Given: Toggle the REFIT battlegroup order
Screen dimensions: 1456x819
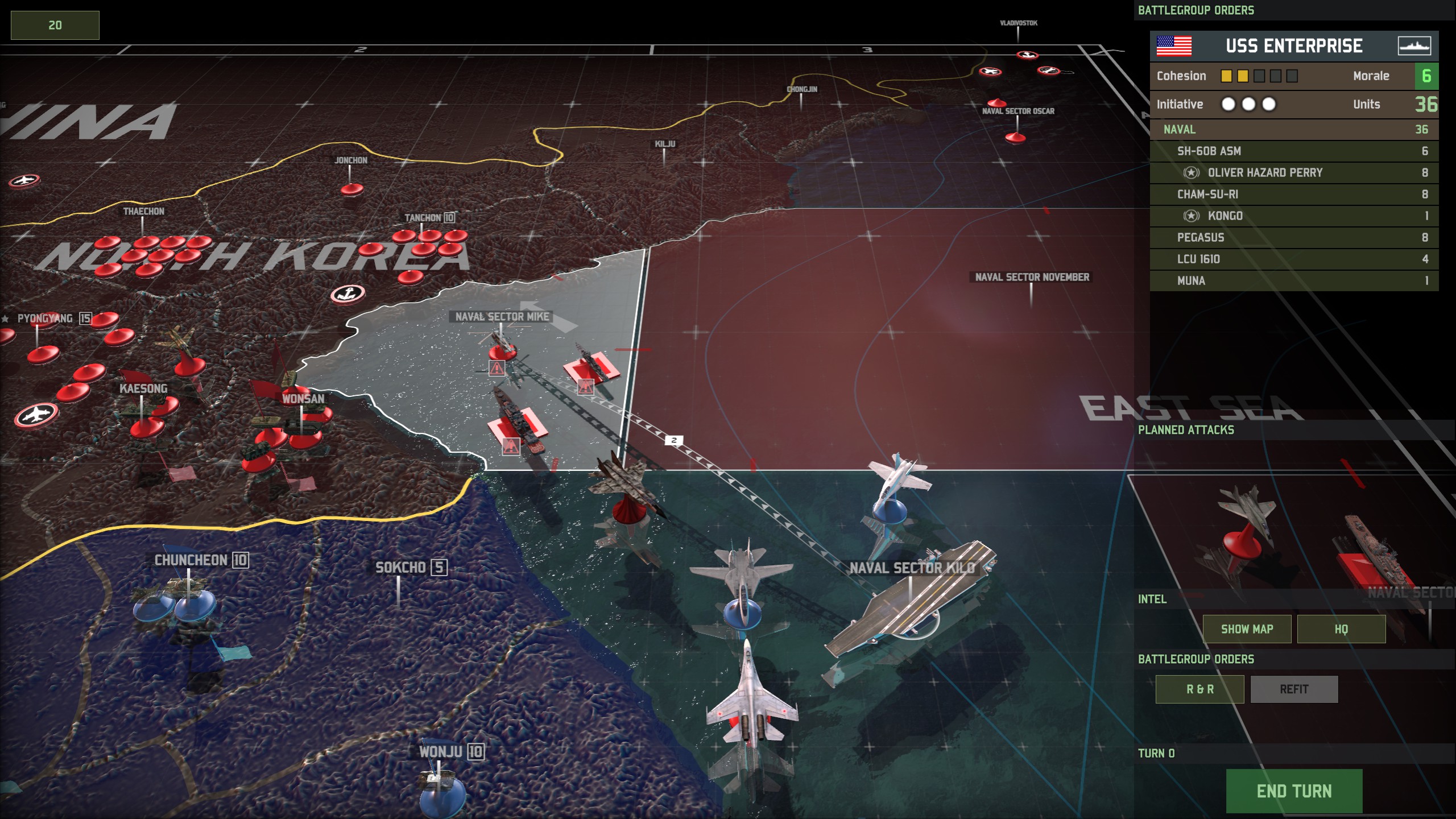Looking at the screenshot, I should pos(1295,689).
